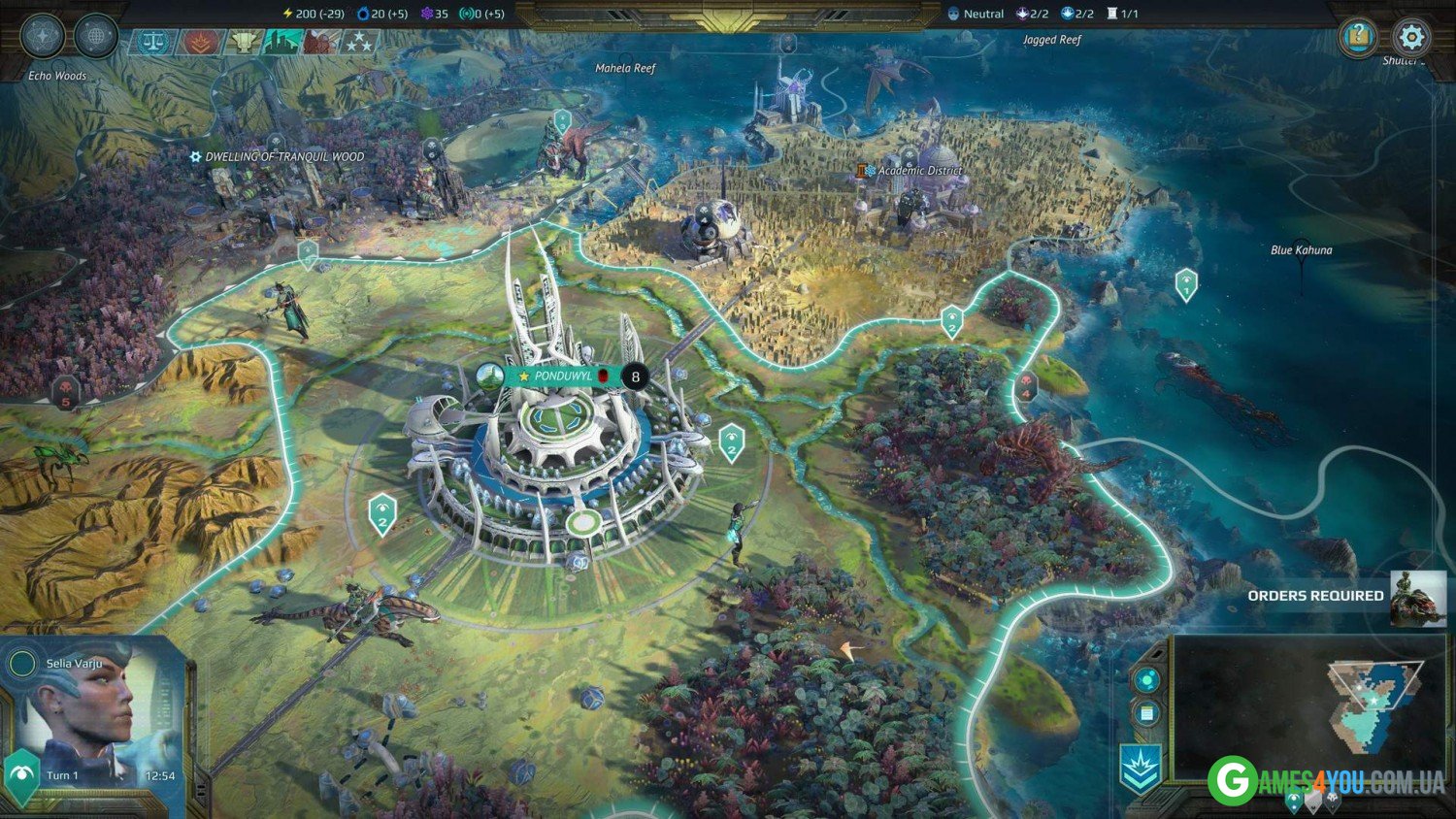Switch to the city skyline tab

pos(282,42)
